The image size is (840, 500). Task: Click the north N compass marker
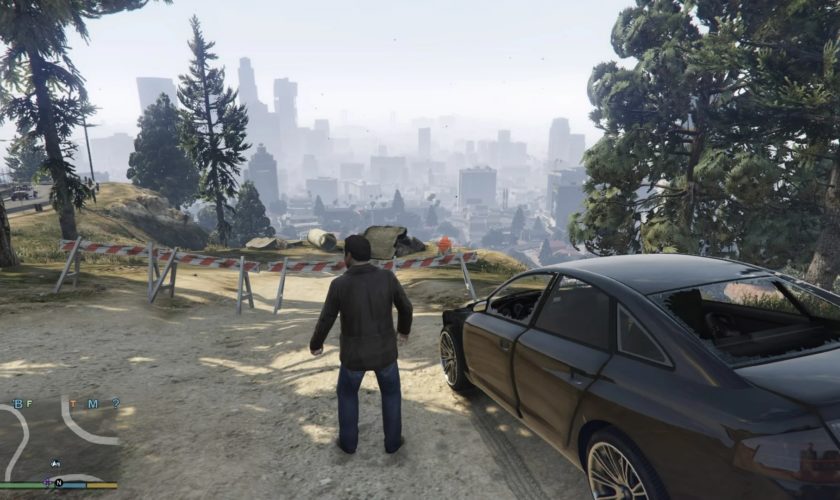[58, 483]
